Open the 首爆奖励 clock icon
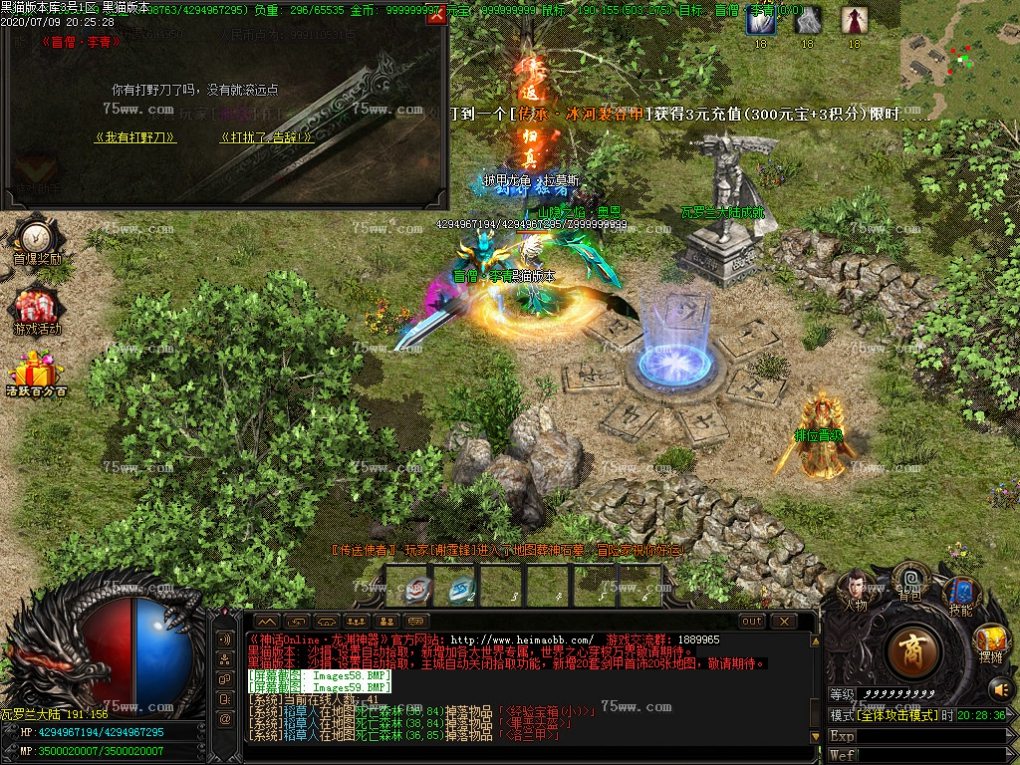This screenshot has height=765, width=1020. (x=37, y=237)
